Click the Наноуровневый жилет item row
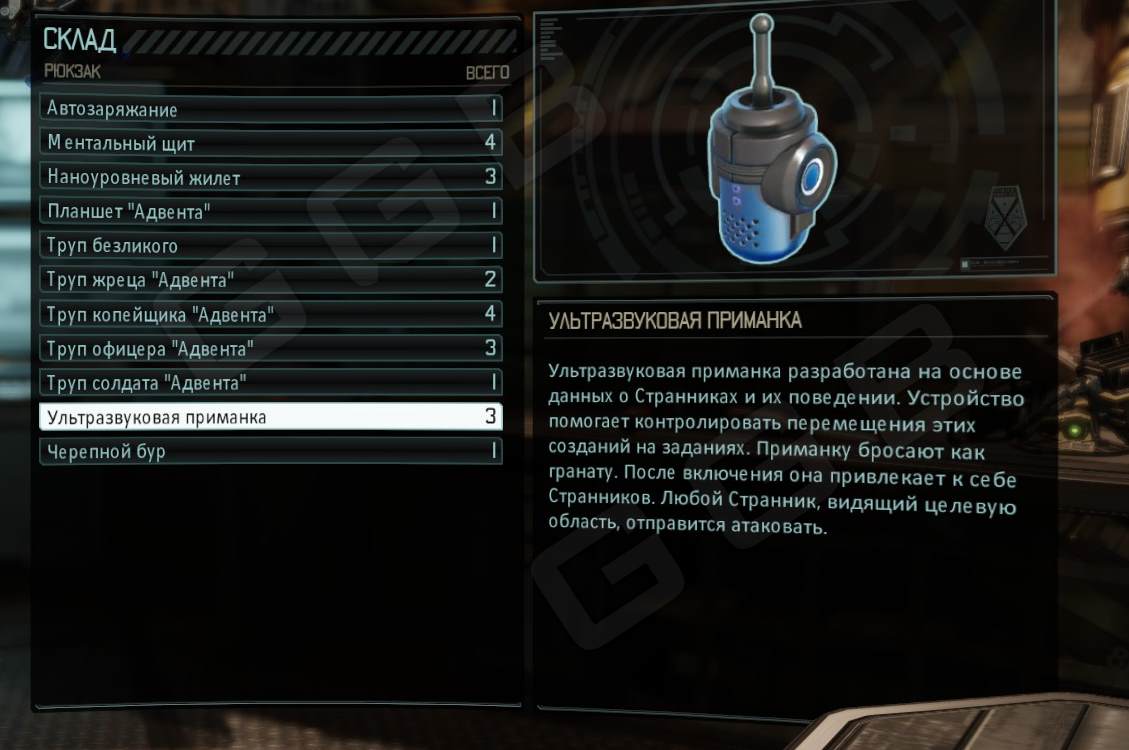 pos(270,177)
